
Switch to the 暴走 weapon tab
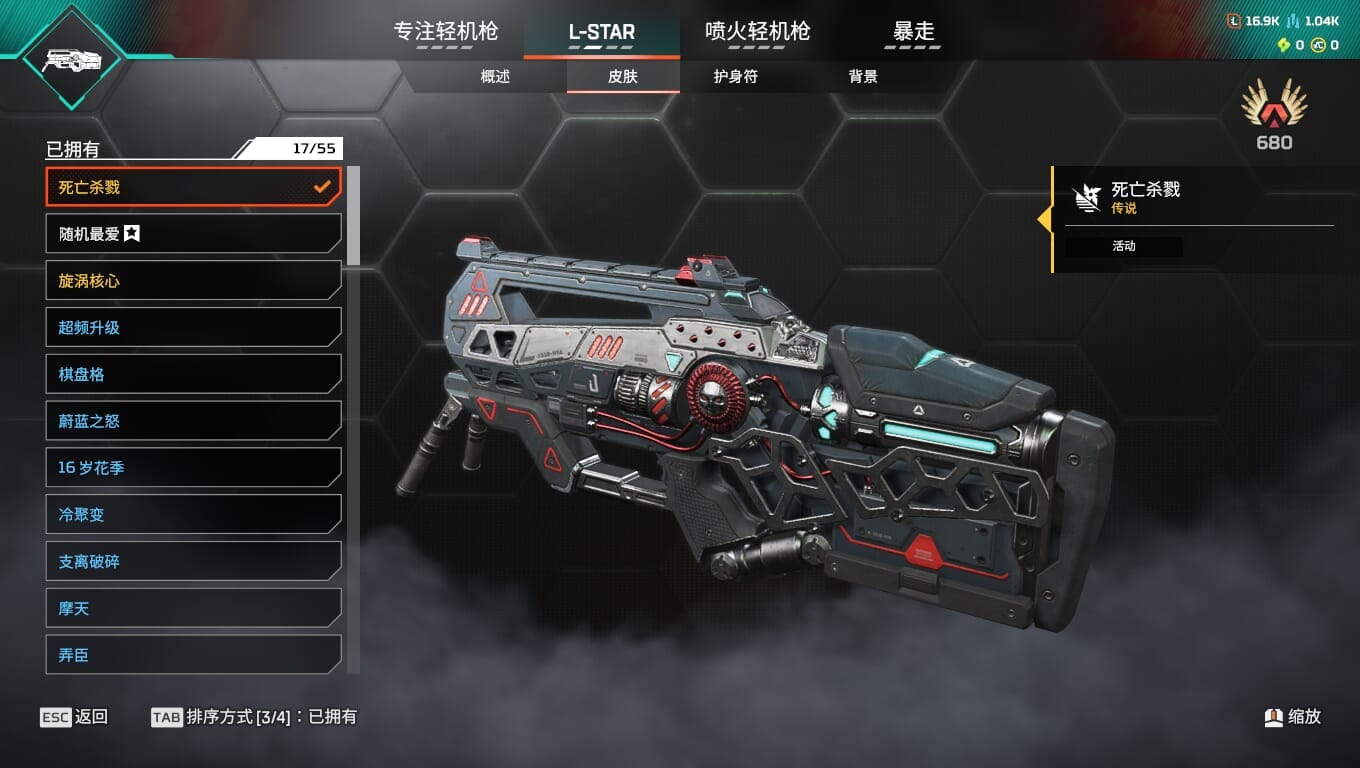pyautogui.click(x=913, y=32)
